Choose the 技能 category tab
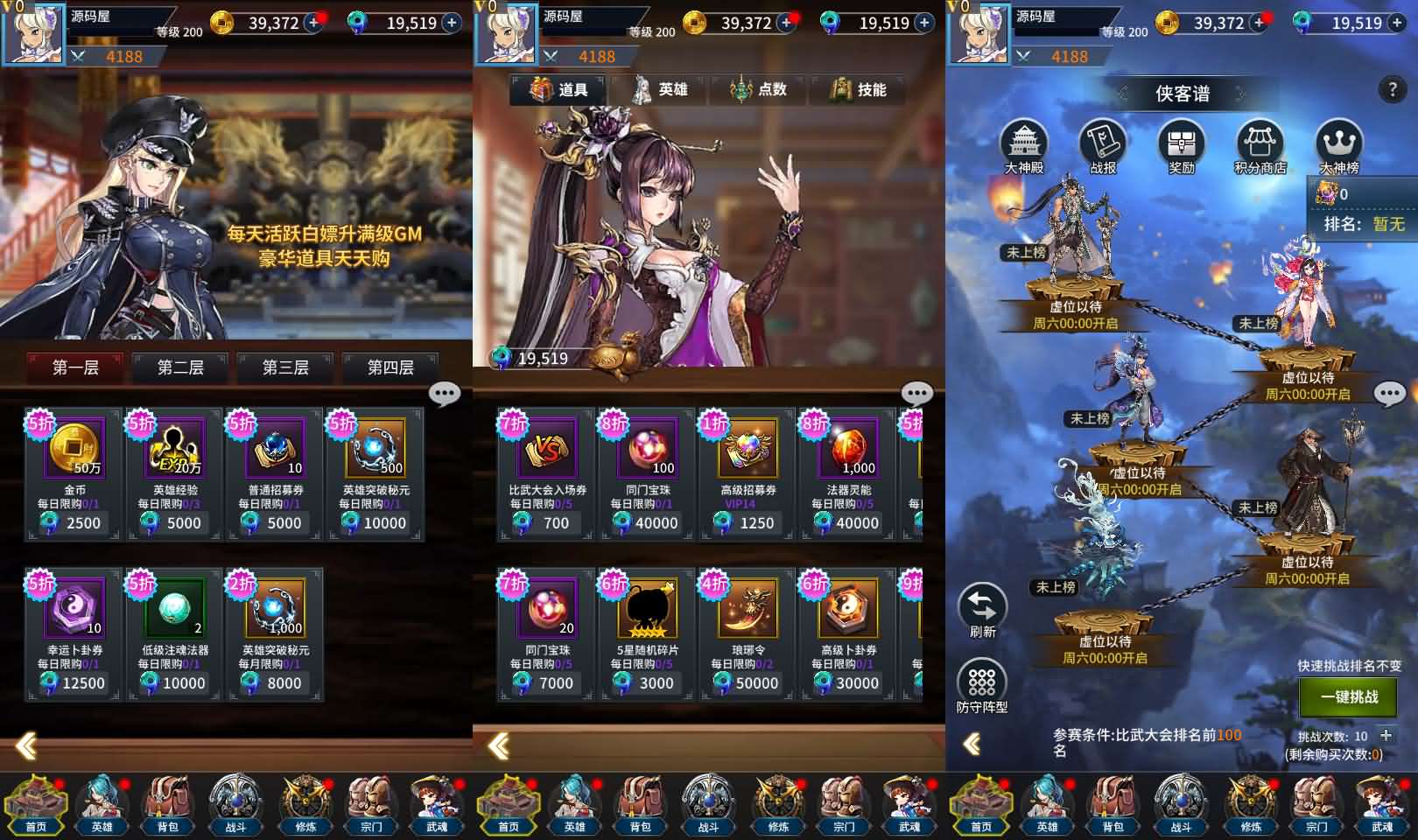 [860, 89]
